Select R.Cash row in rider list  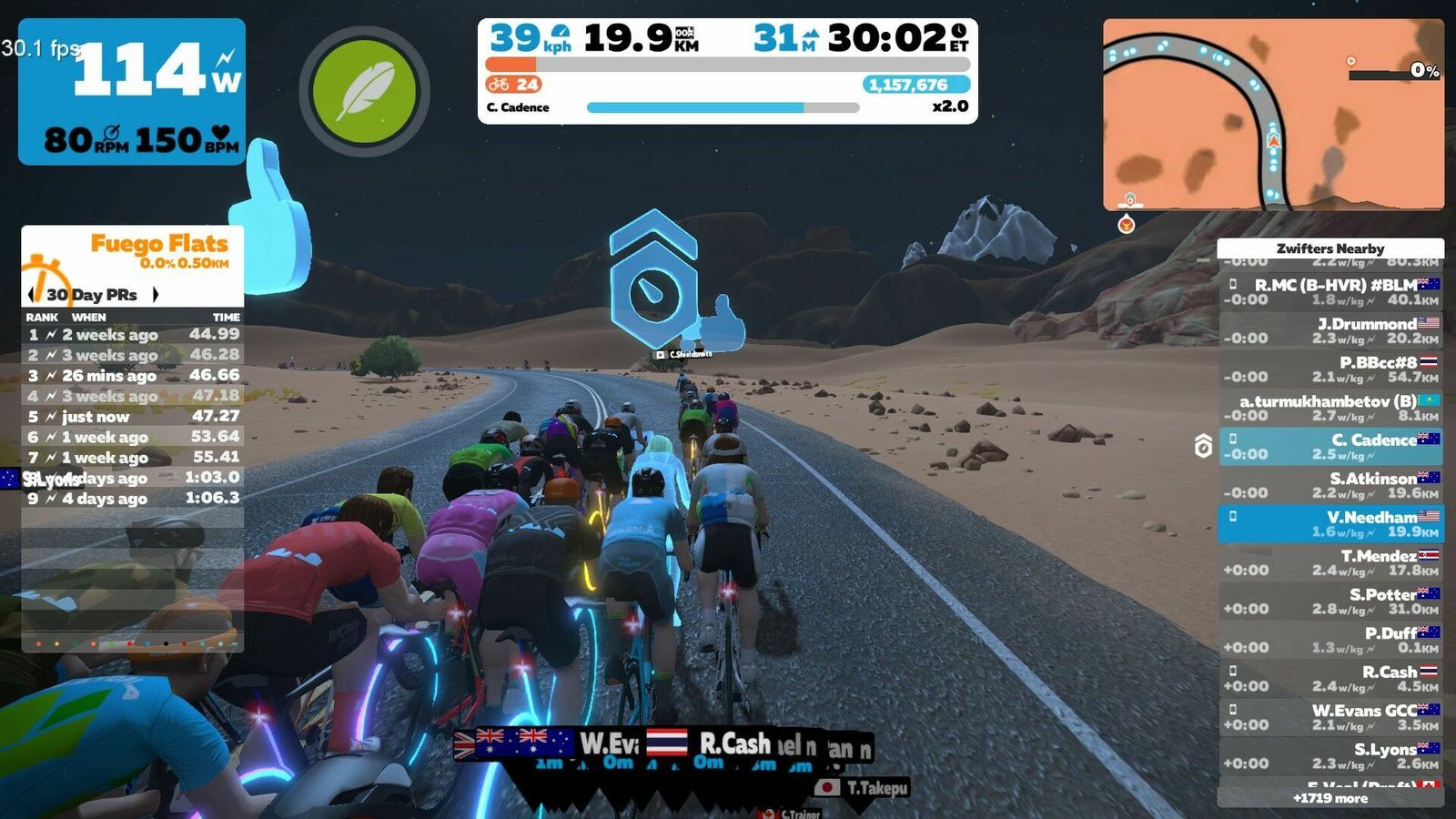pos(1330,678)
